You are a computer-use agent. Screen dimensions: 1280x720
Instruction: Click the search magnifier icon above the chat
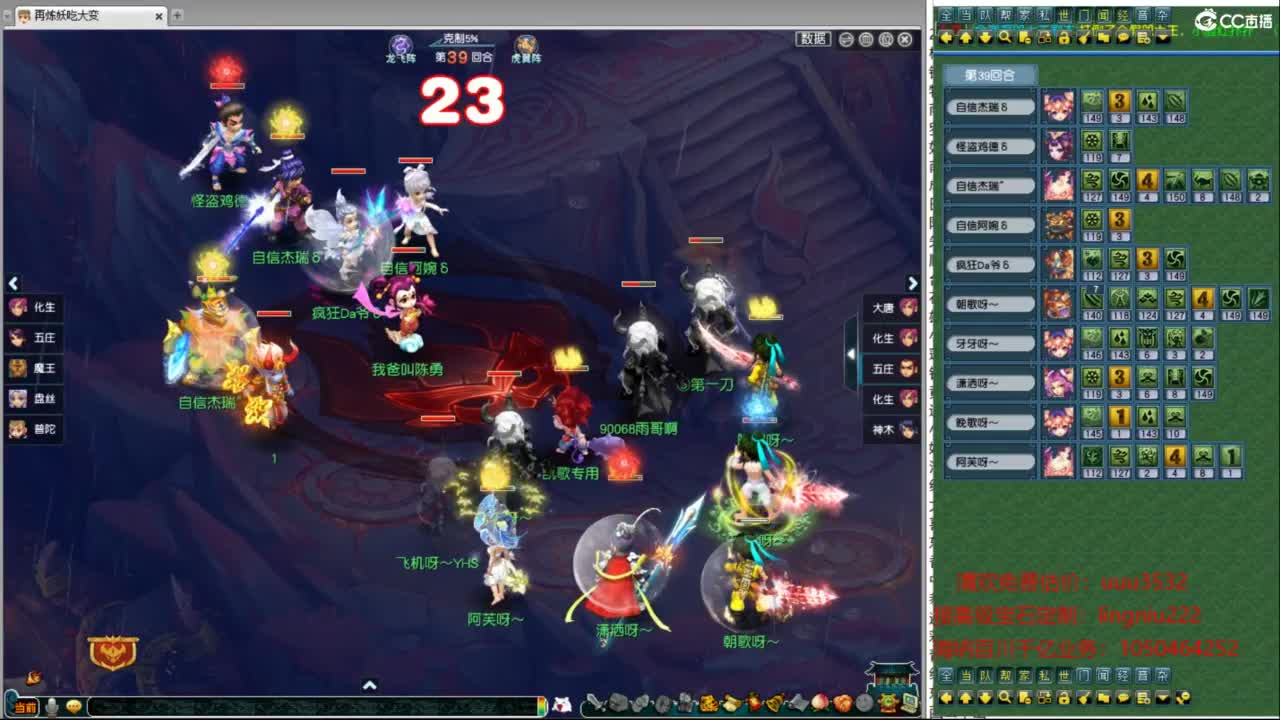point(1005,37)
